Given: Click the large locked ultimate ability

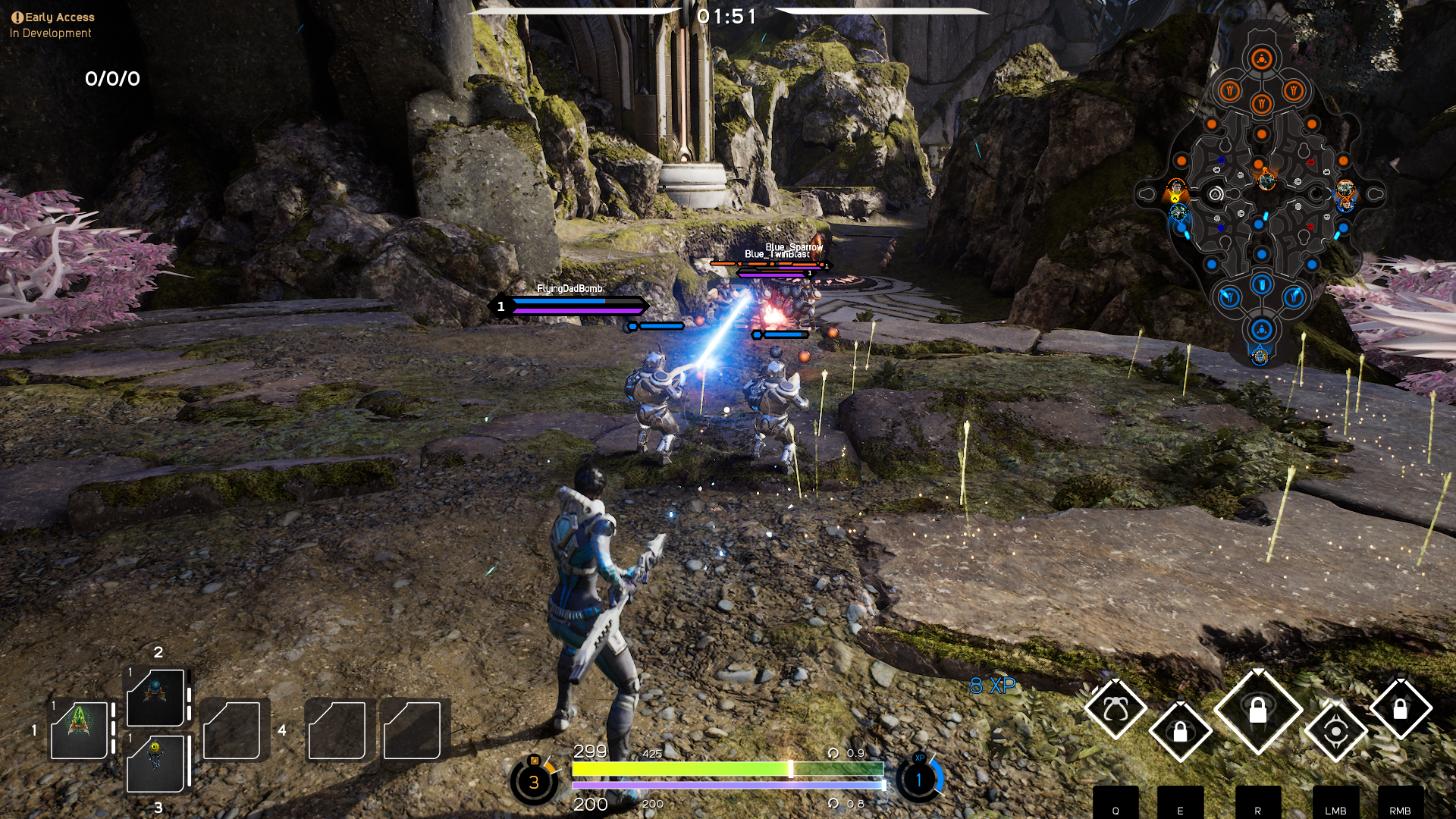Looking at the screenshot, I should tap(1257, 711).
